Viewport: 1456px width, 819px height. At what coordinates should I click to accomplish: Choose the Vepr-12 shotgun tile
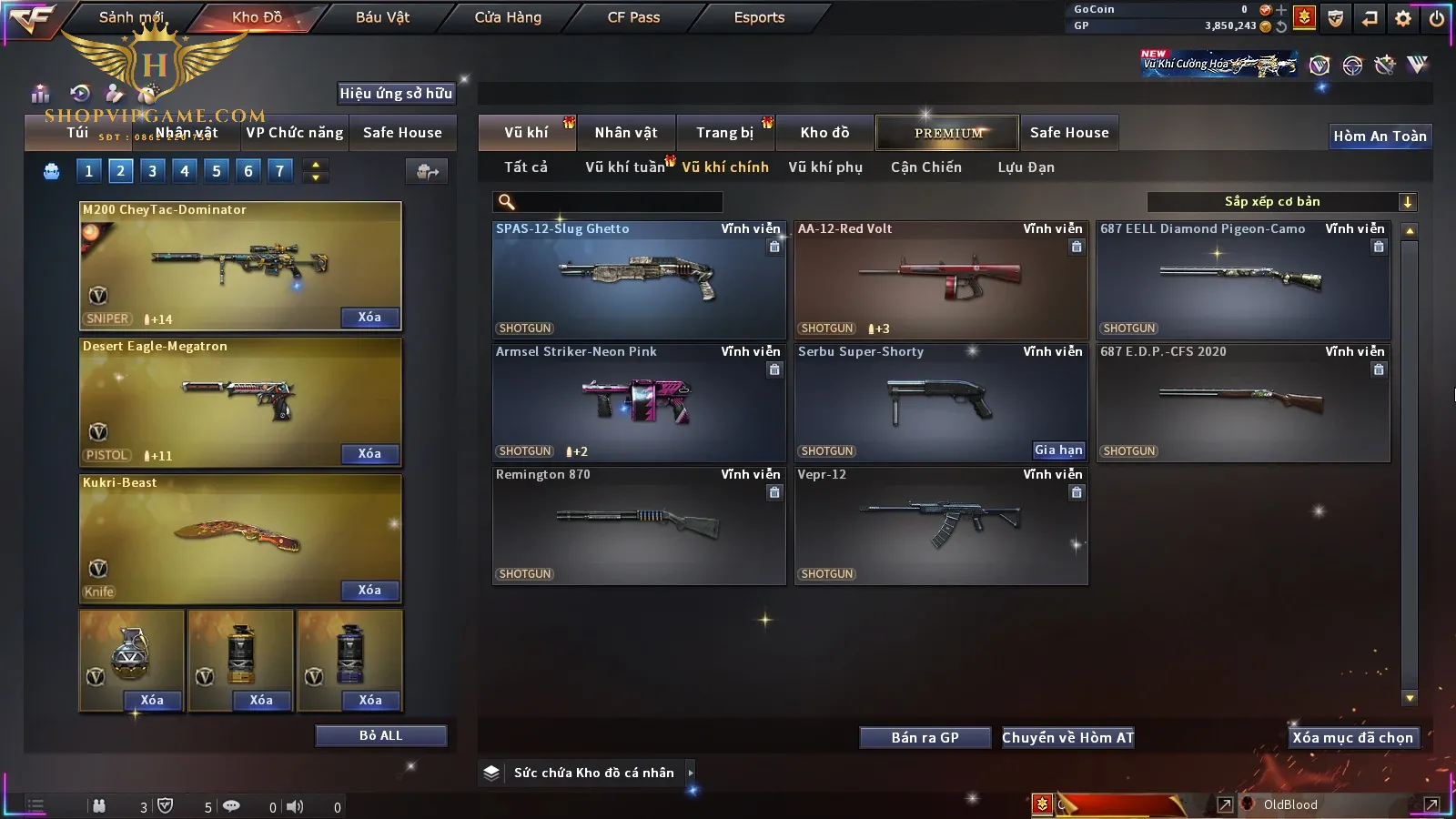pyautogui.click(x=941, y=525)
